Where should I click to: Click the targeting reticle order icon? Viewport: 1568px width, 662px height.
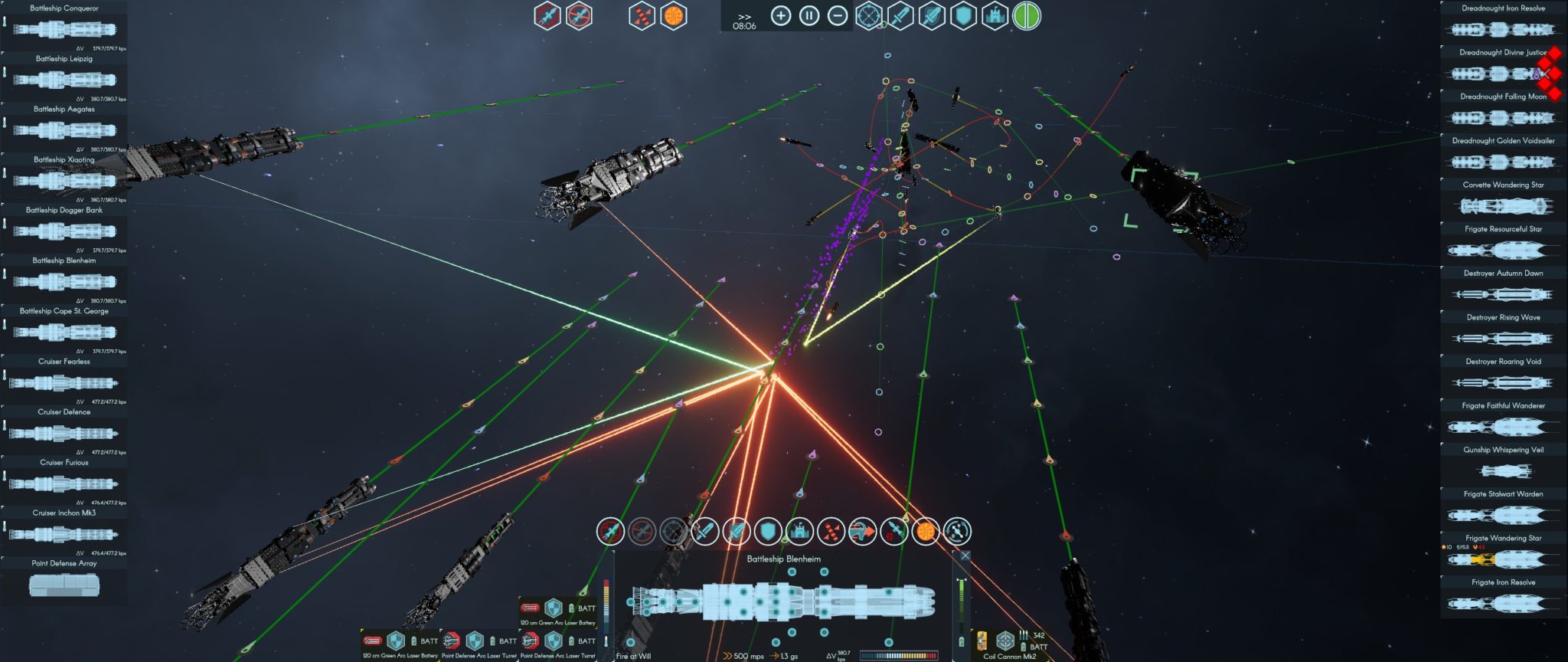(x=671, y=530)
